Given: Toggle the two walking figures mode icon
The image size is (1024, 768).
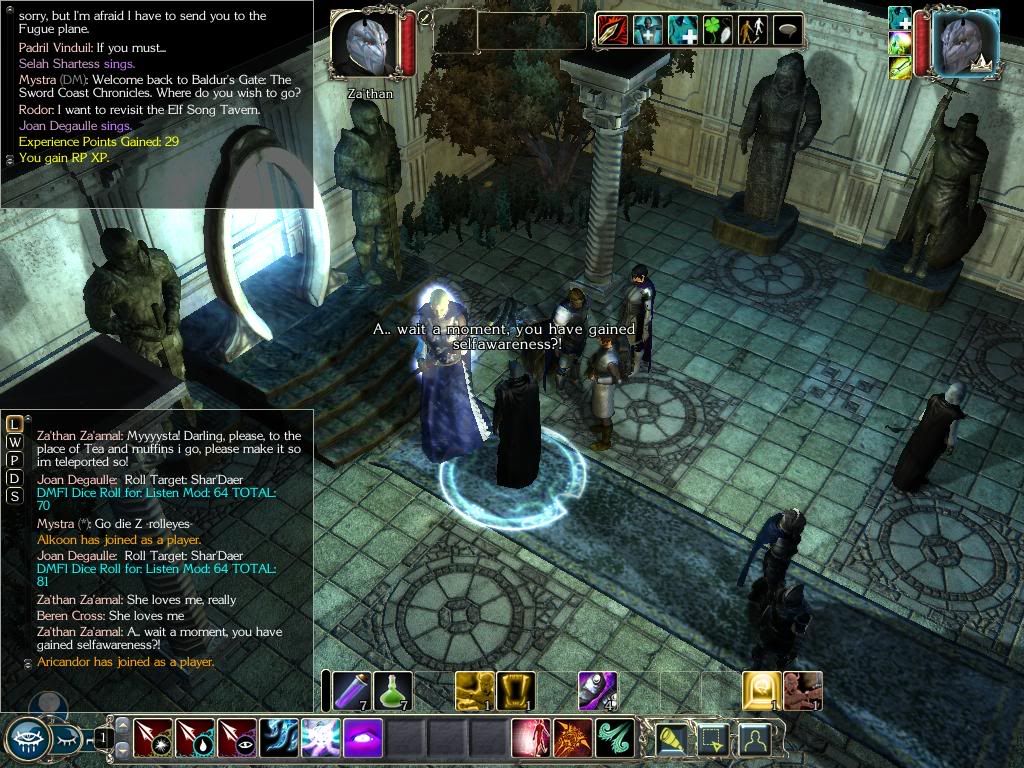Looking at the screenshot, I should [x=752, y=31].
